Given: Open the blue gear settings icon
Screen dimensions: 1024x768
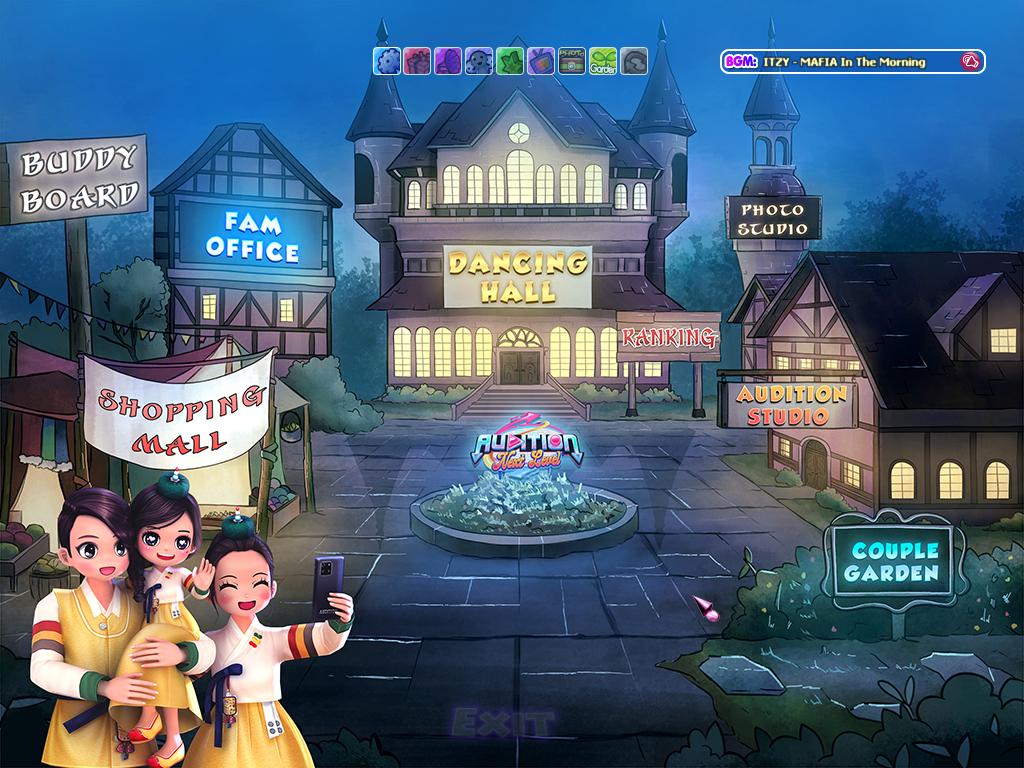Looking at the screenshot, I should pyautogui.click(x=387, y=61).
